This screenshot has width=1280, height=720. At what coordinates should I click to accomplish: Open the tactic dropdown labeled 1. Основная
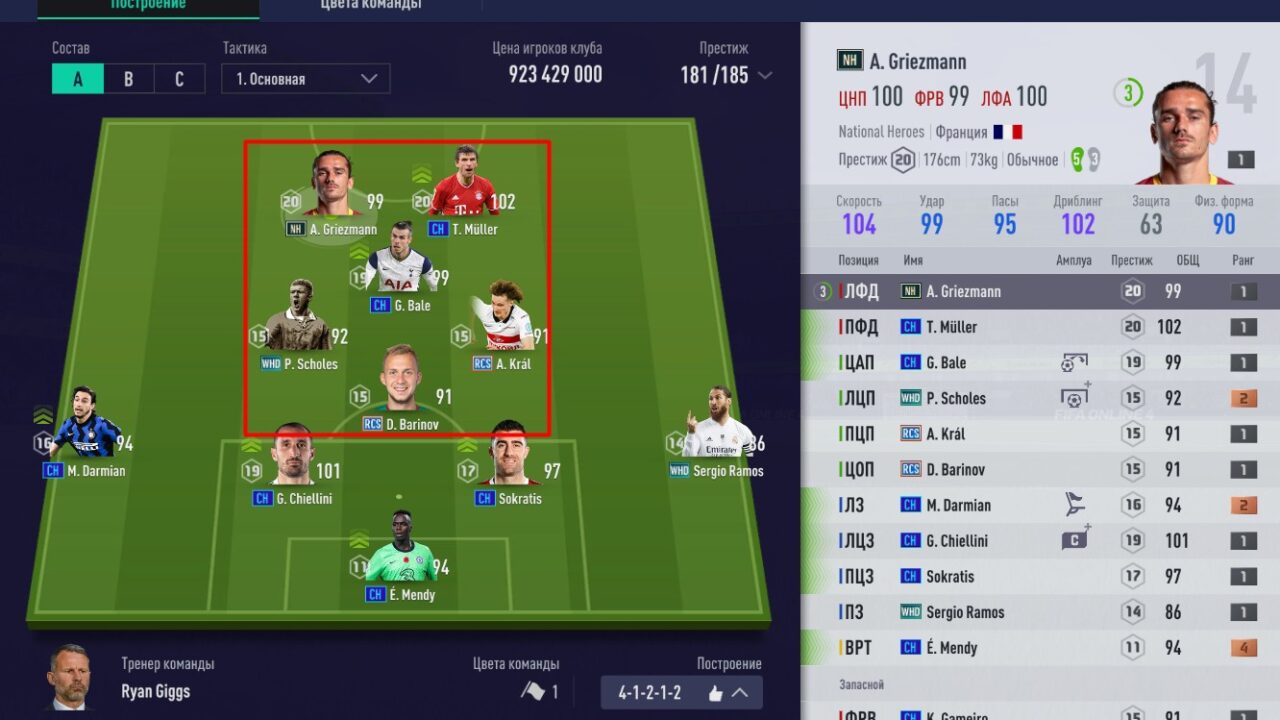(305, 78)
